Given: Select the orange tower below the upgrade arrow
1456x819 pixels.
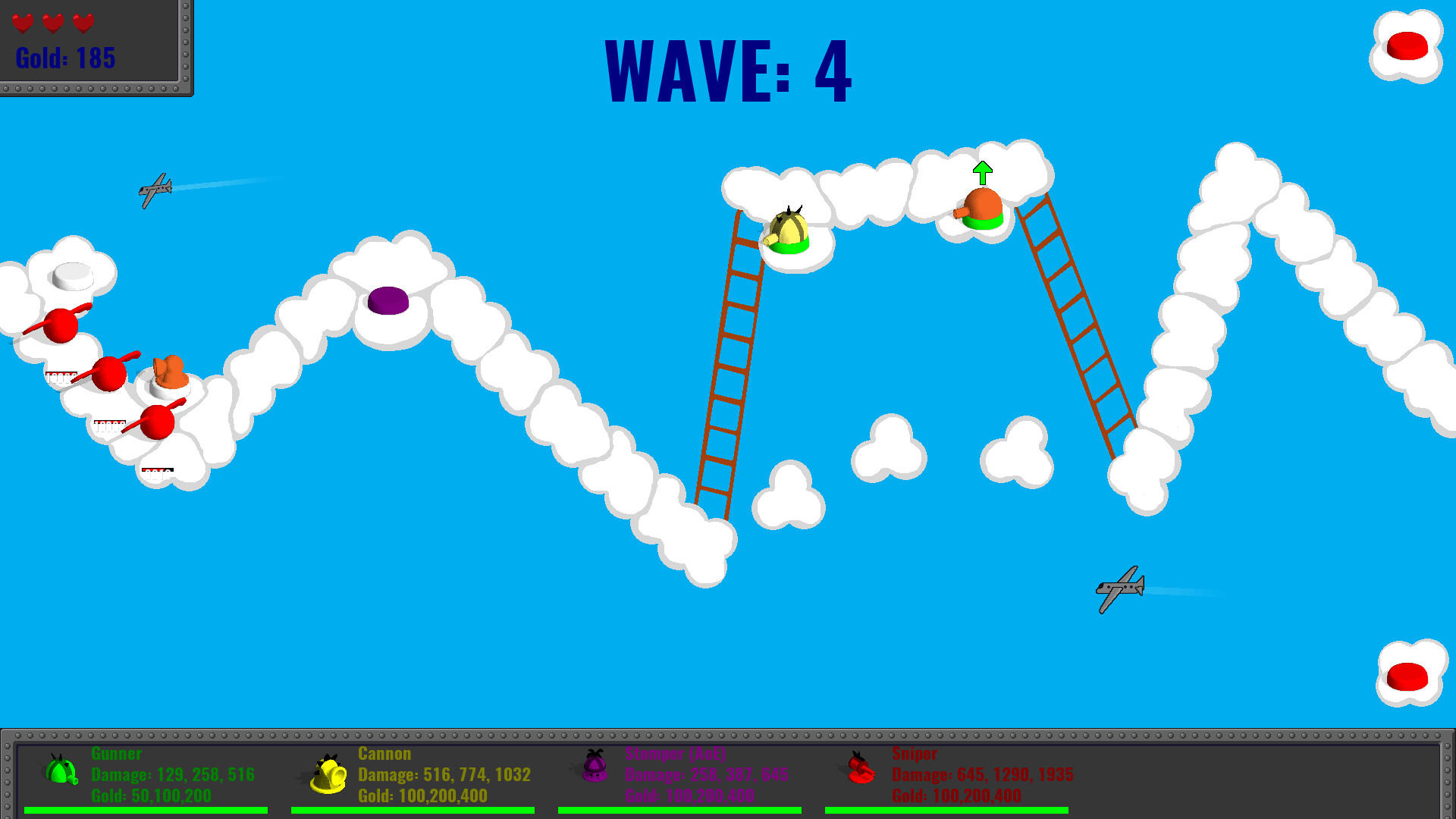Looking at the screenshot, I should tap(982, 209).
